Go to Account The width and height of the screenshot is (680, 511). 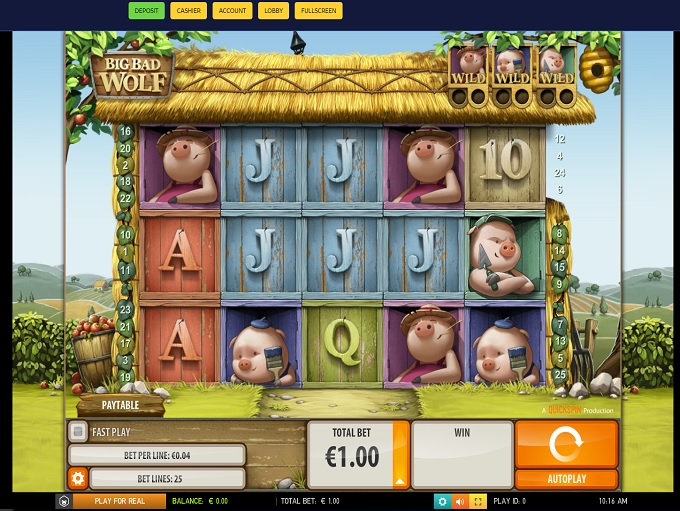(x=232, y=11)
